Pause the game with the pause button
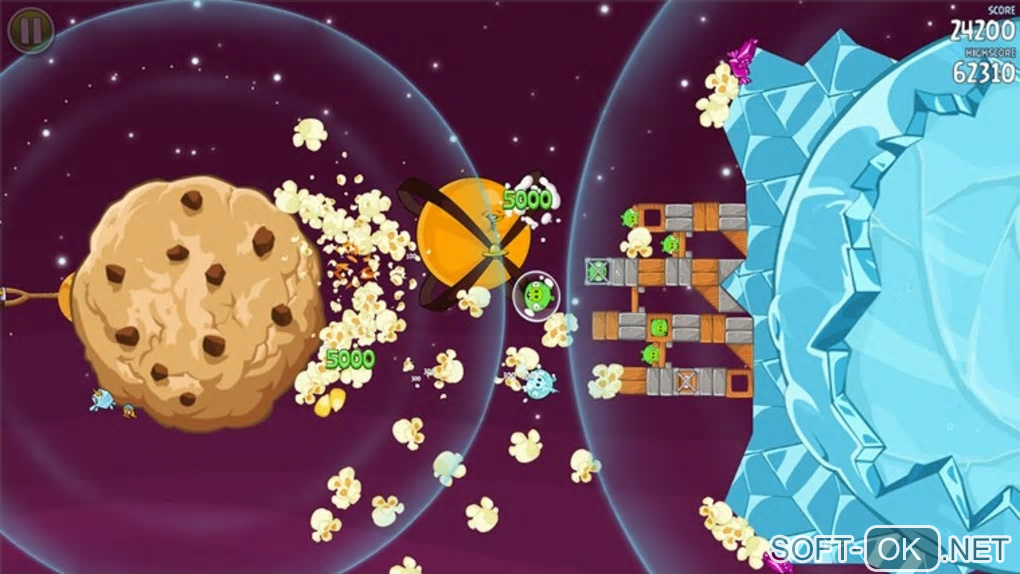 31,31
